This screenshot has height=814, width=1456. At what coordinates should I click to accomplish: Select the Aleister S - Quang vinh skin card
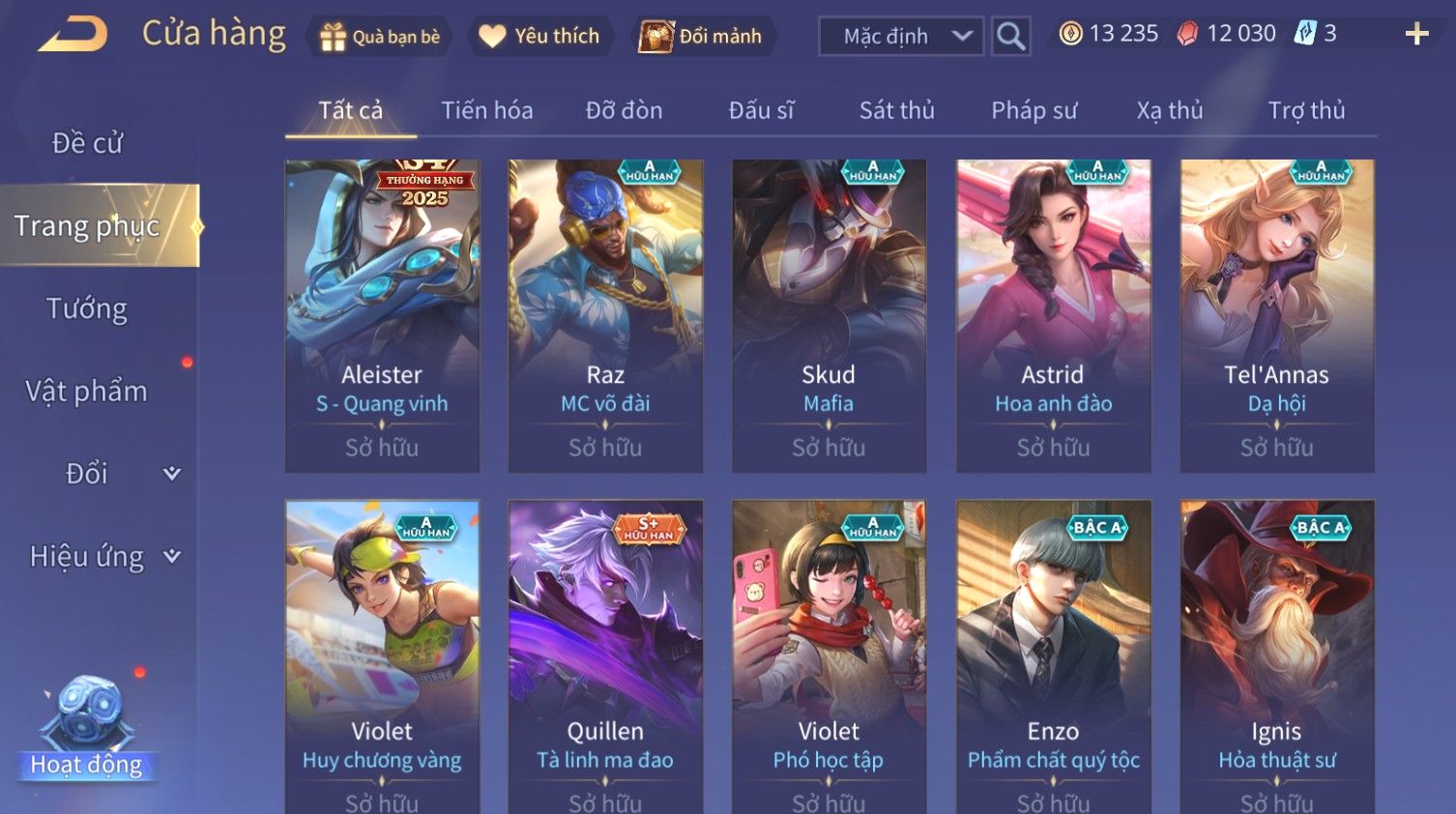point(382,315)
